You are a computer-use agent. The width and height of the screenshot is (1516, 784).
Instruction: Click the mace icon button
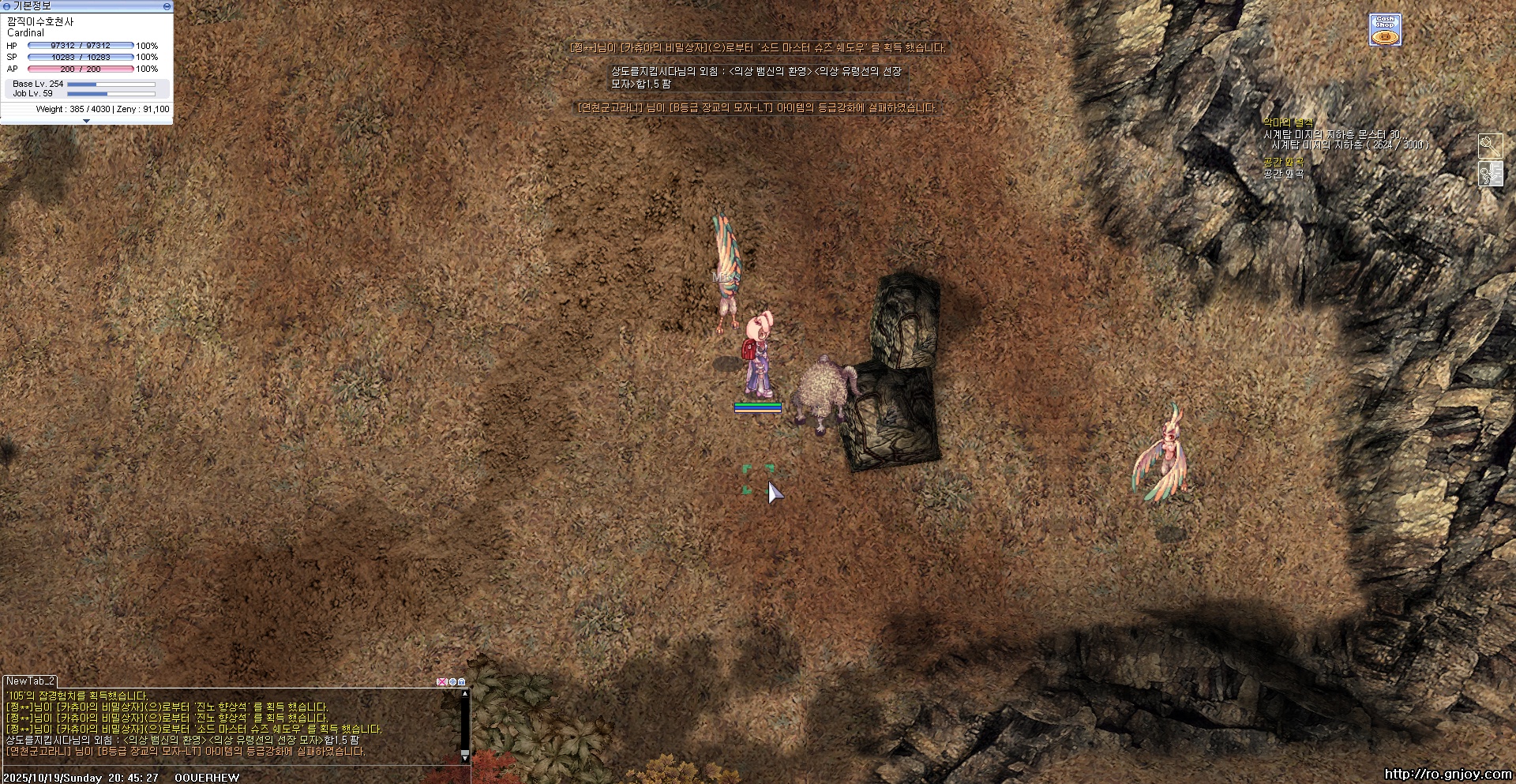pyautogui.click(x=1490, y=145)
